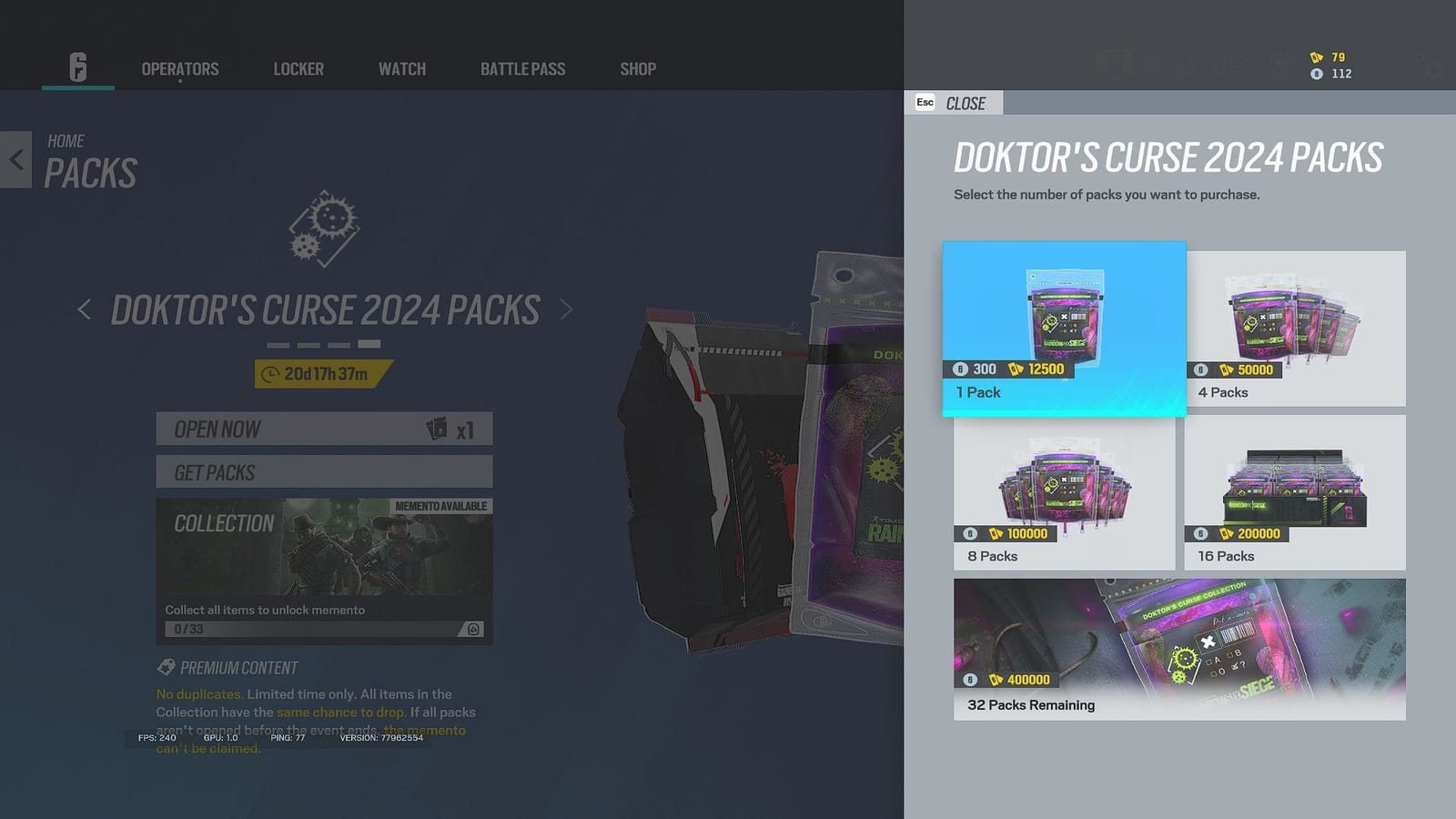Image resolution: width=1456 pixels, height=819 pixels.
Task: Click the Premium Content diamond icon
Action: coord(164,667)
